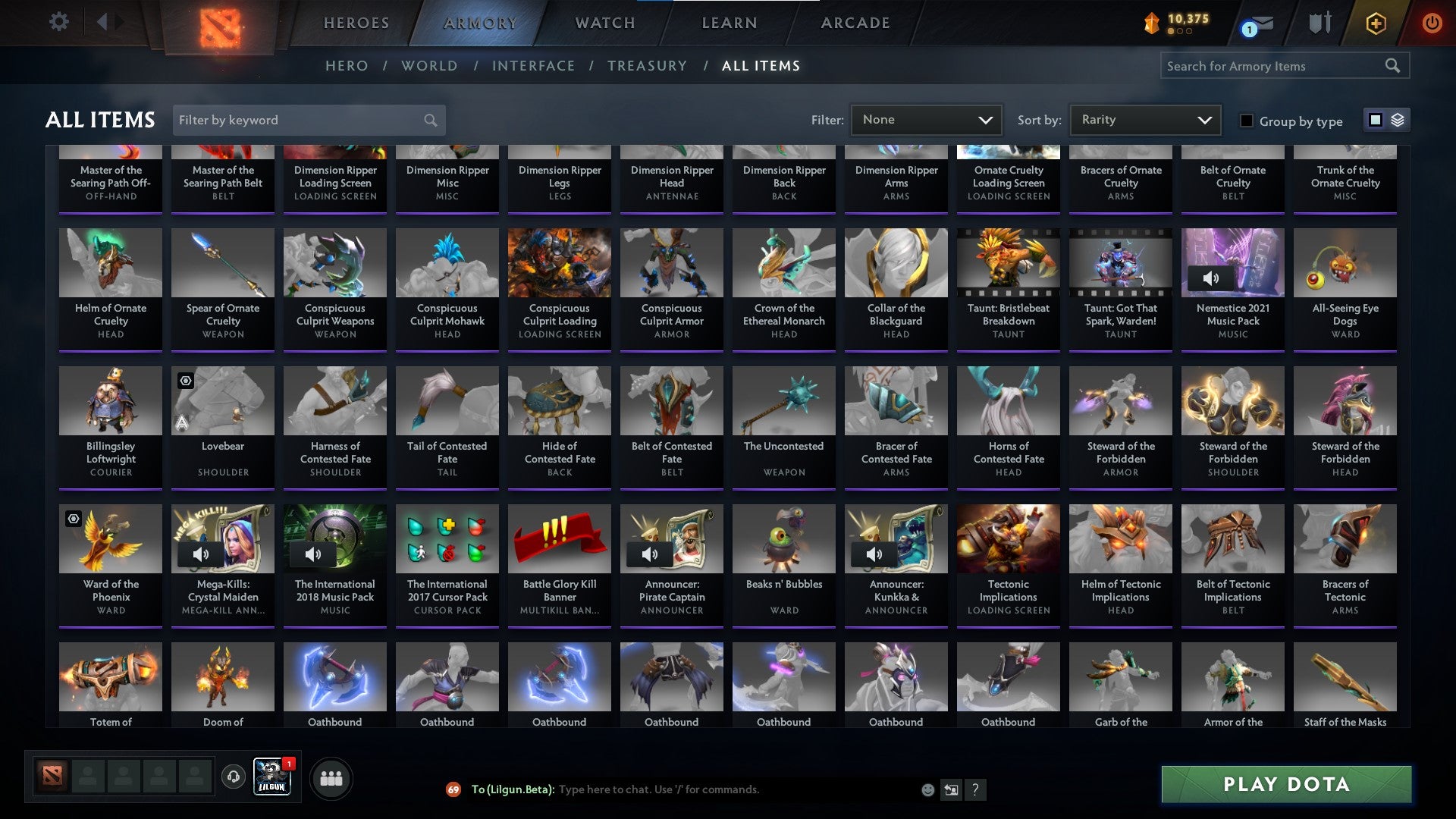The width and height of the screenshot is (1456, 819).
Task: Click the gold Dota Plus emblem
Action: [1376, 23]
